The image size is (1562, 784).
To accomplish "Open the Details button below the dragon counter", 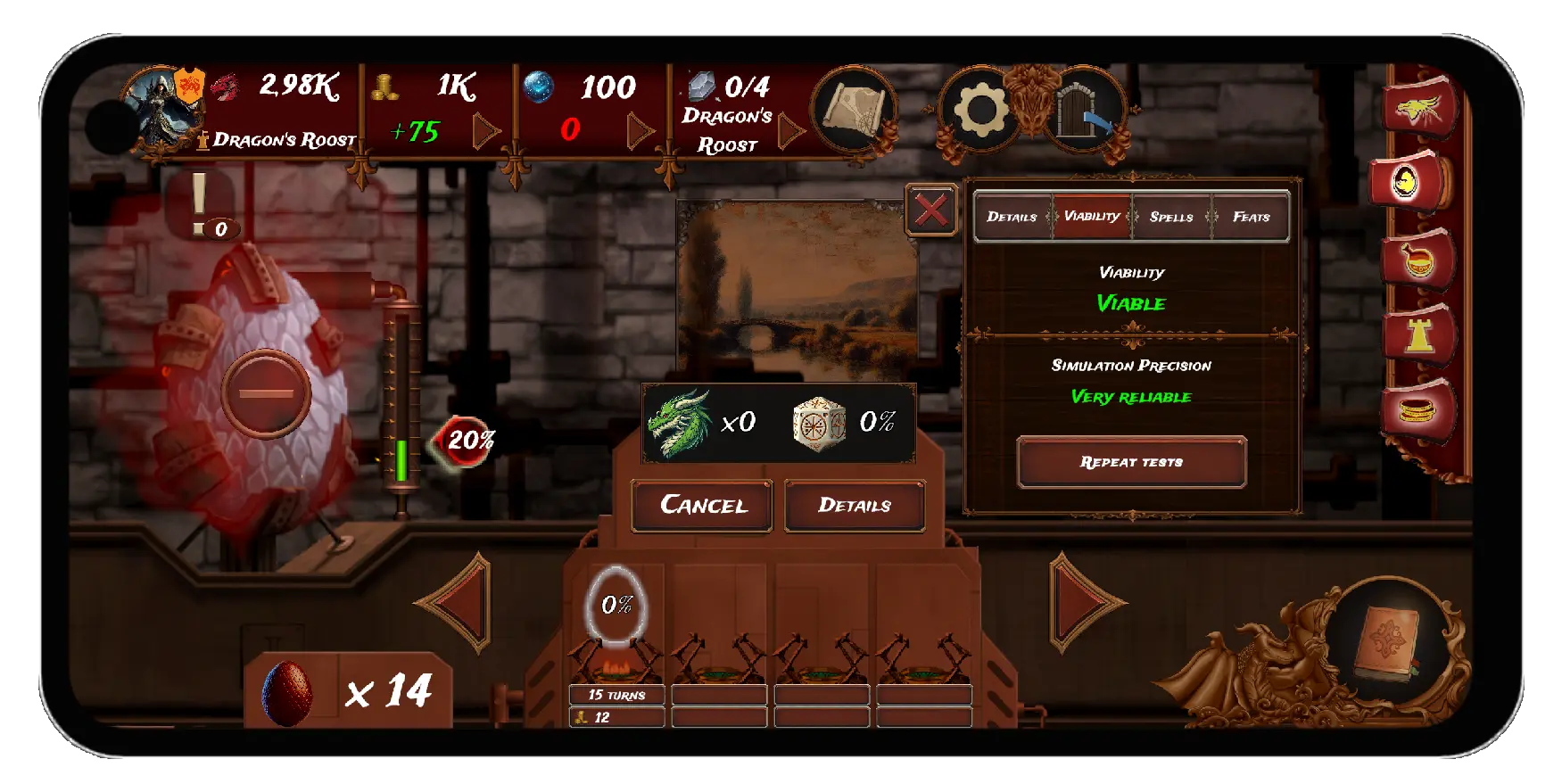I will pos(854,506).
